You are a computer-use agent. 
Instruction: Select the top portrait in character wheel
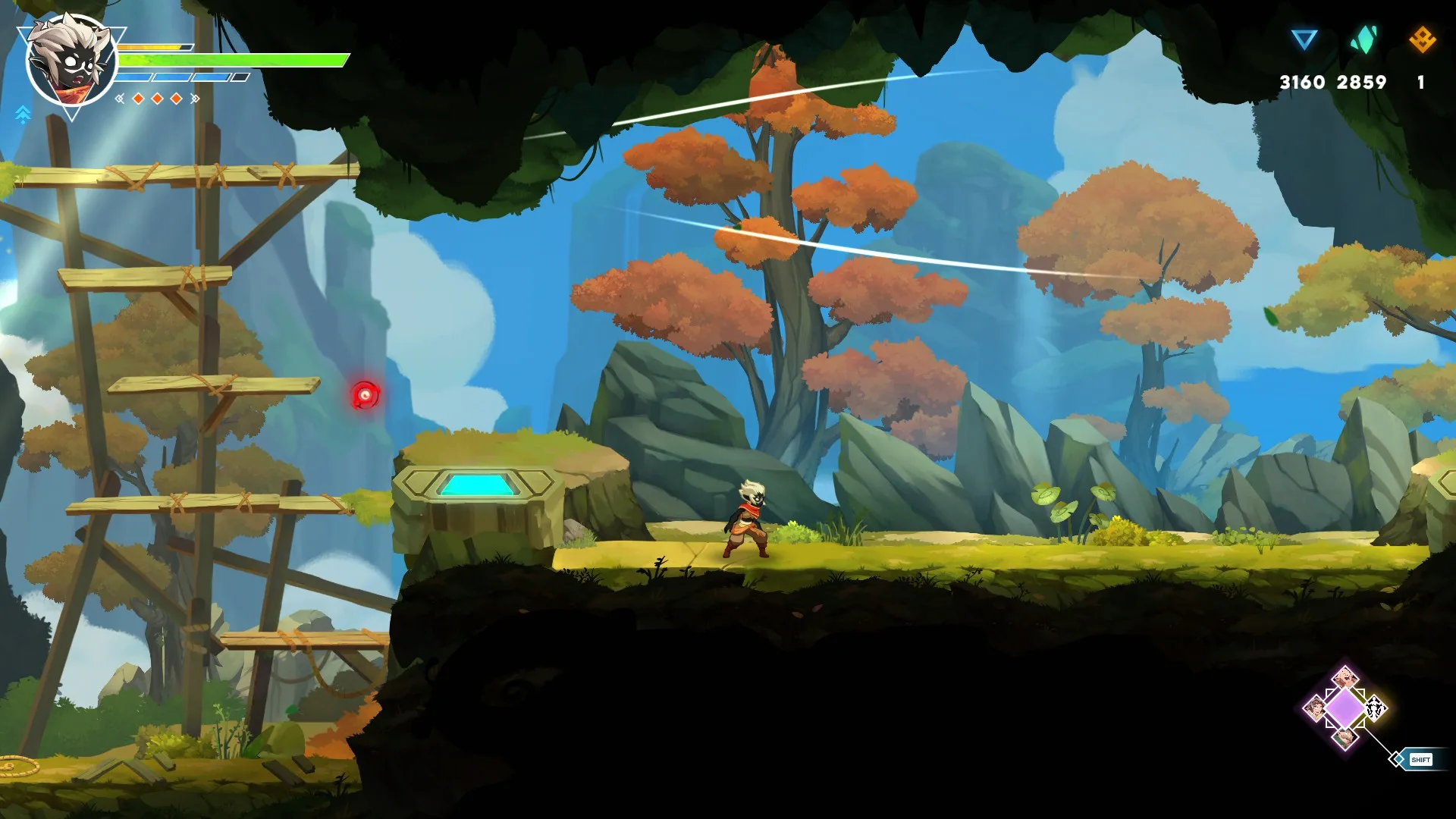(1345, 676)
